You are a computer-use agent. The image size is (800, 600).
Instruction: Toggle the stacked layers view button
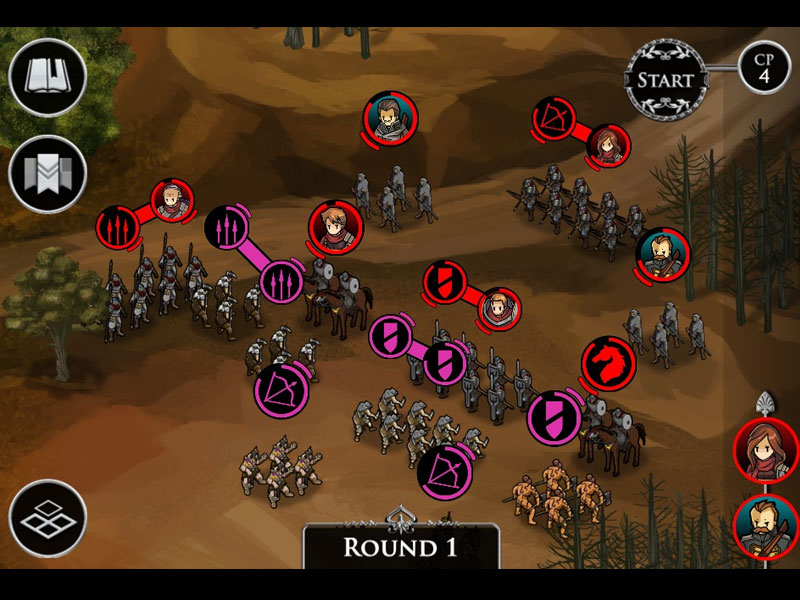click(x=47, y=518)
